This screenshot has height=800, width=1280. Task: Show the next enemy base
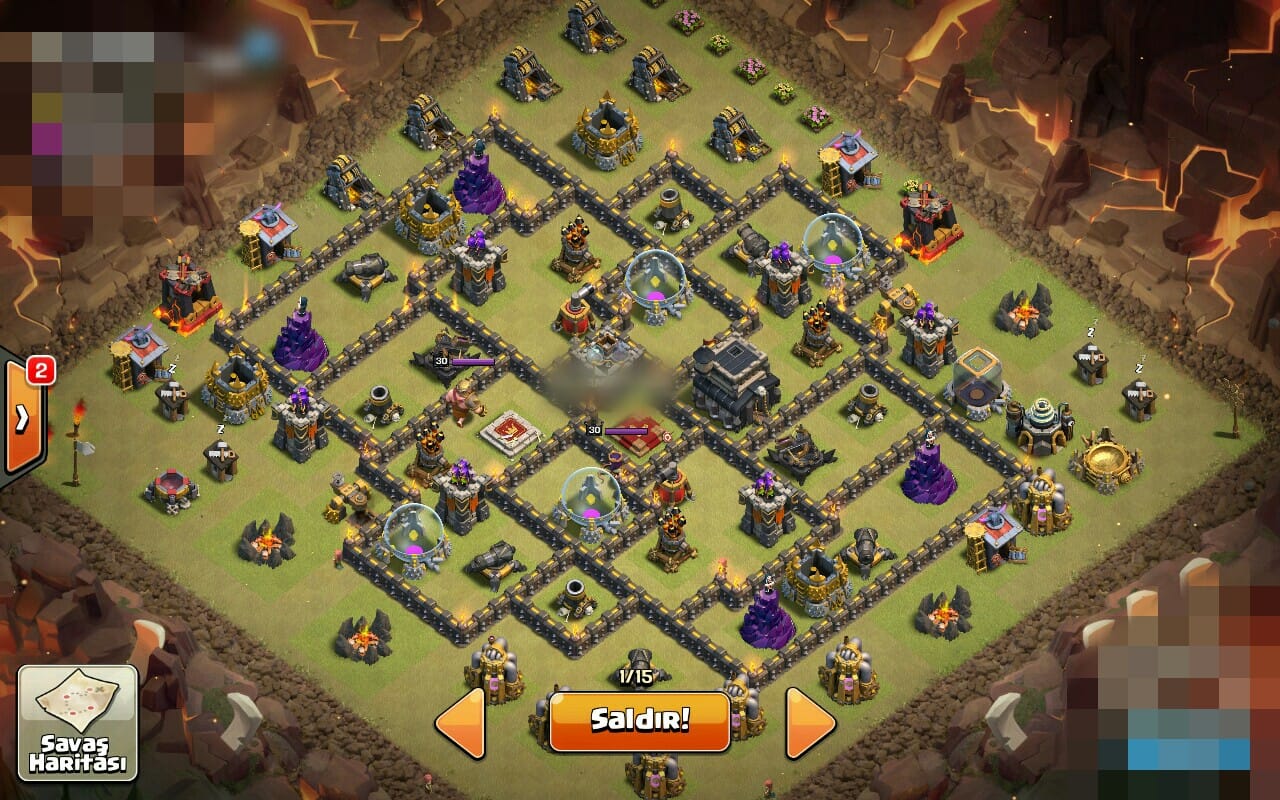point(809,722)
